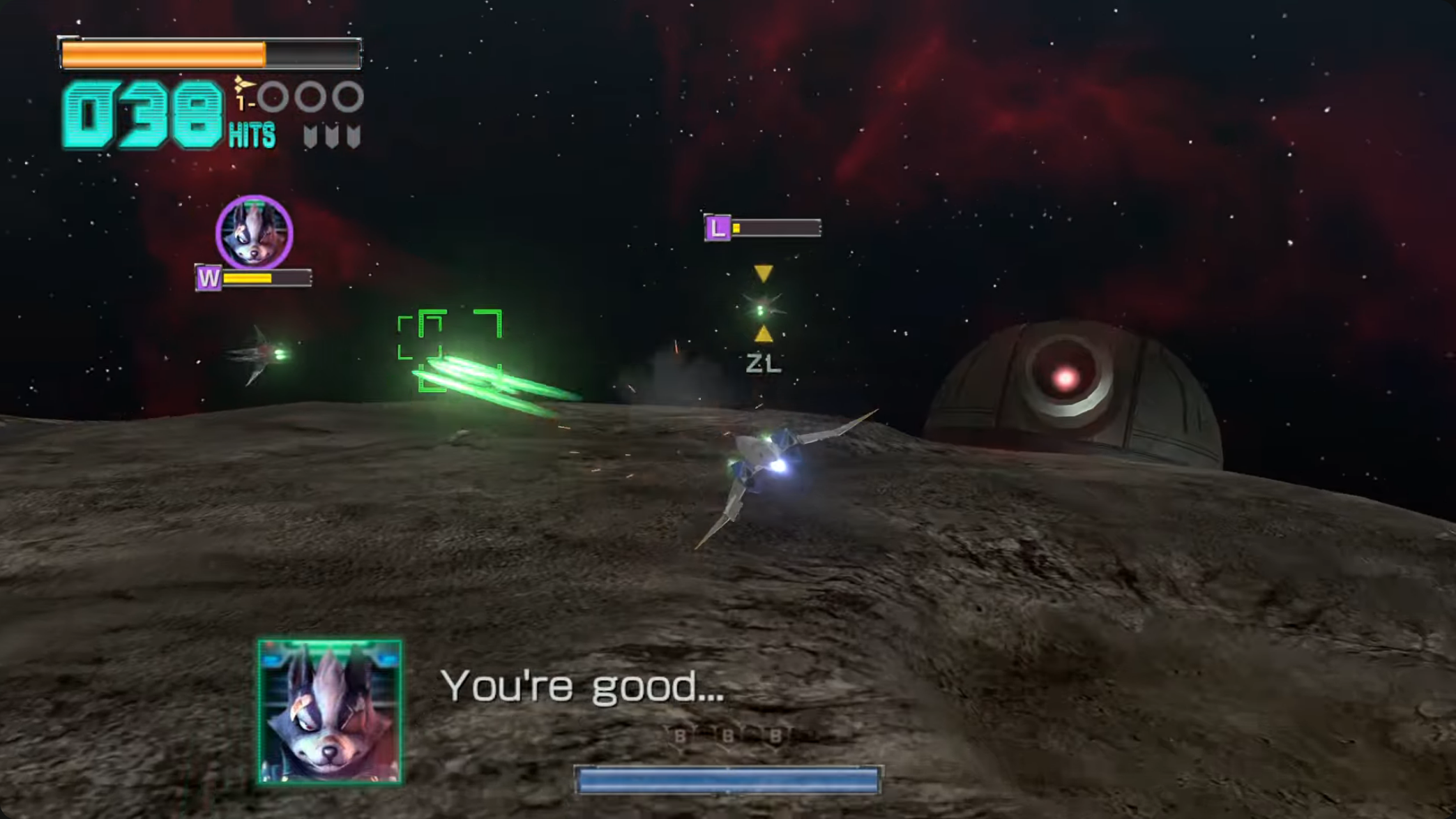
Task: Click the first empty medal ring slot
Action: 275,98
